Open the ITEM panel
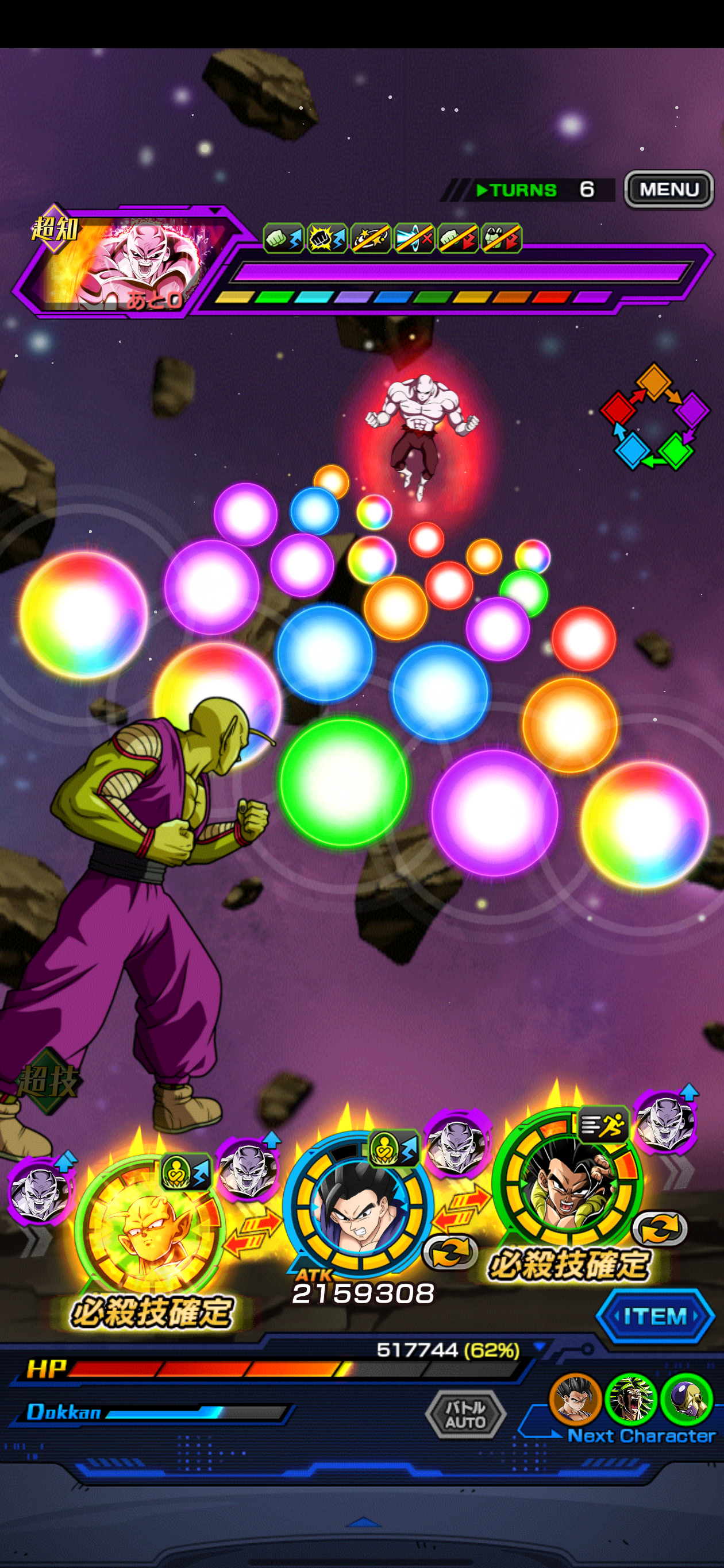 [x=655, y=1316]
